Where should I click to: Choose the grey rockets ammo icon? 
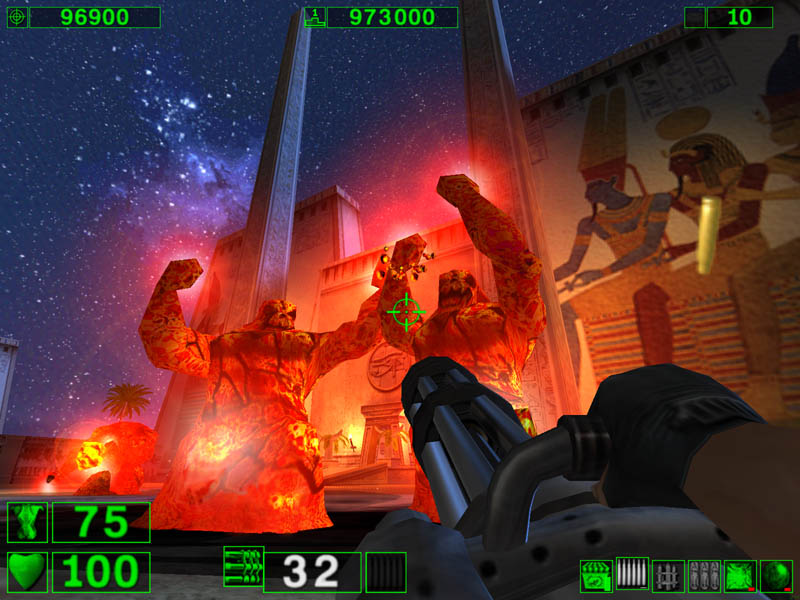tap(668, 576)
